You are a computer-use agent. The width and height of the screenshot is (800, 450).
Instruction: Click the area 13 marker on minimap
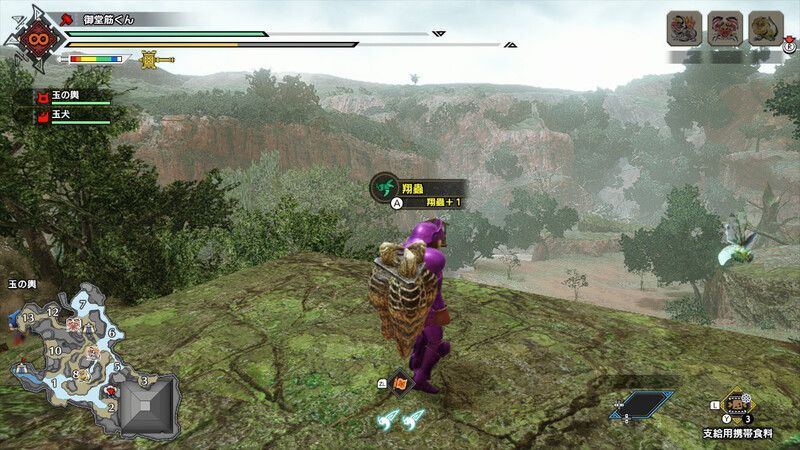tap(27, 318)
